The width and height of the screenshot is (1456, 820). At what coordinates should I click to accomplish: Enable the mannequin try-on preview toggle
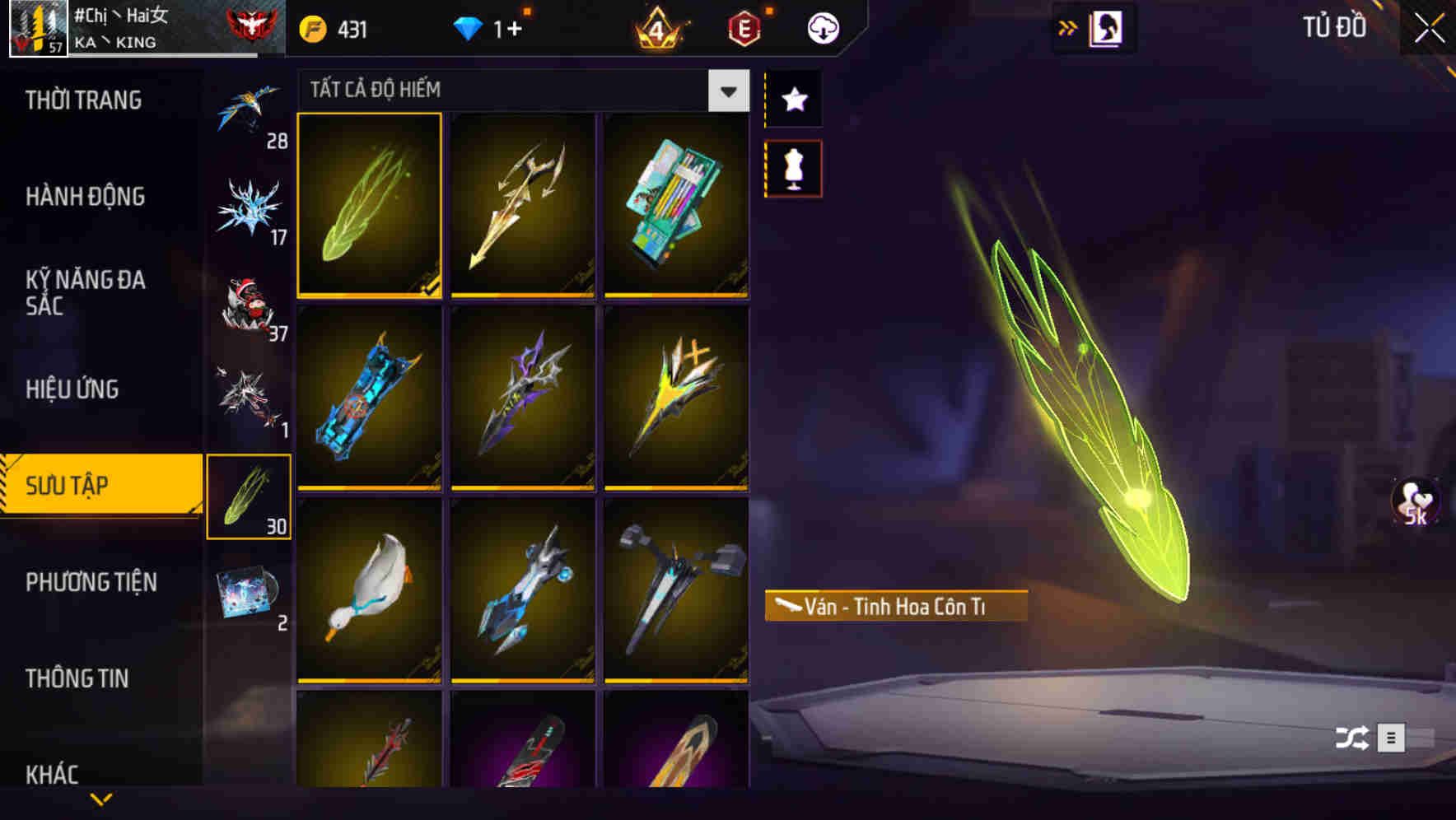click(x=793, y=167)
